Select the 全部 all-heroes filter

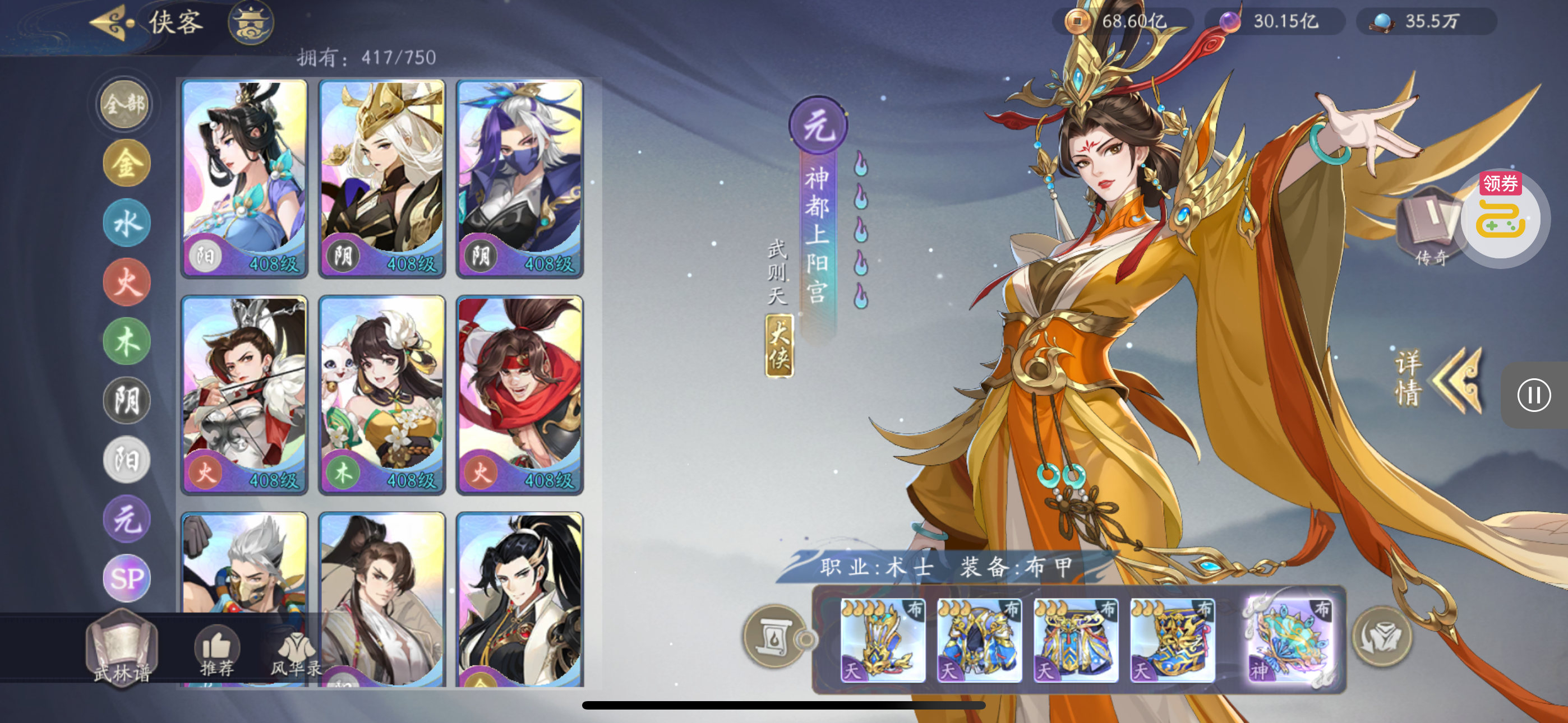click(x=126, y=105)
